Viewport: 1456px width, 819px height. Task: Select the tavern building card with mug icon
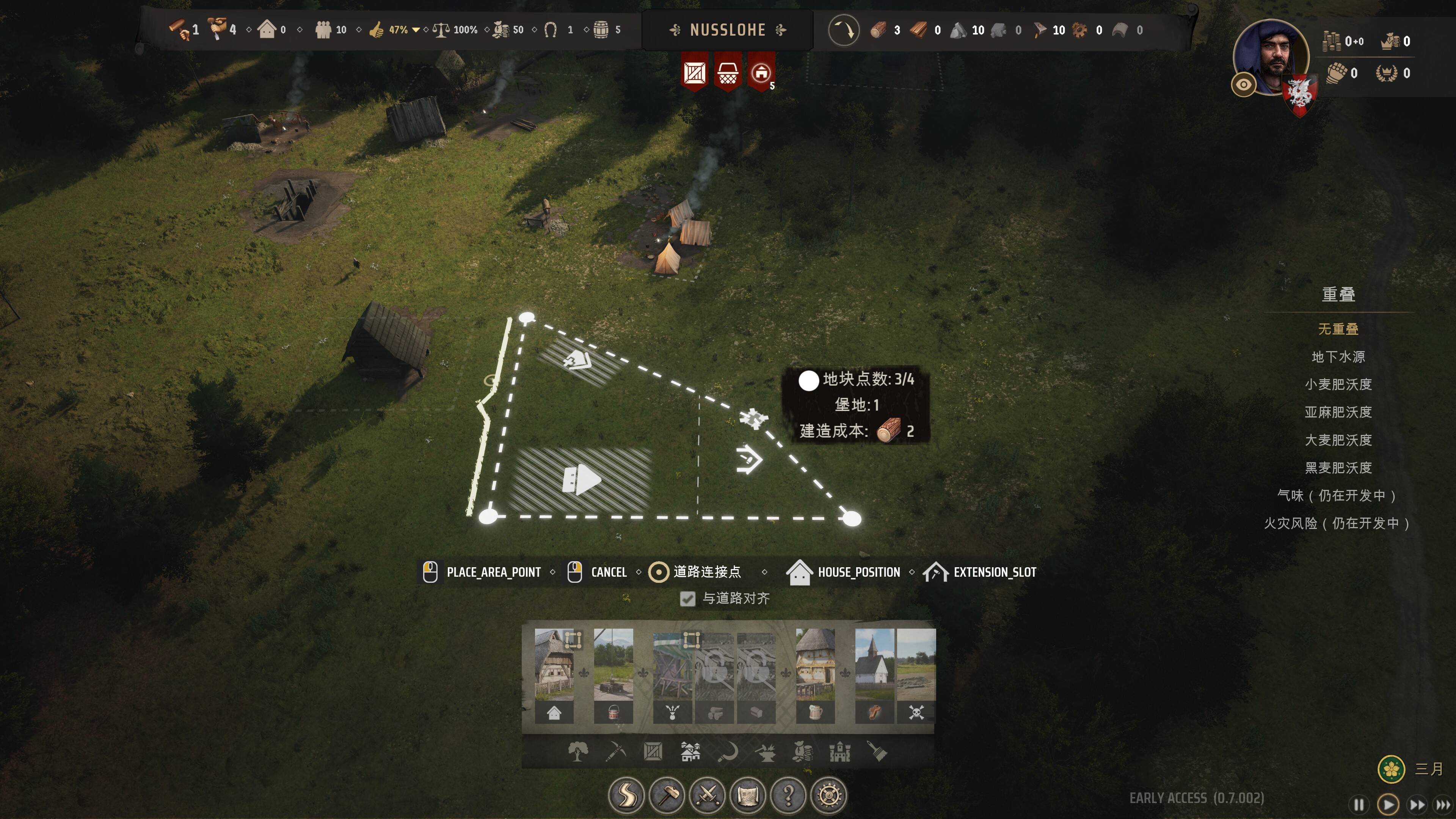[815, 675]
